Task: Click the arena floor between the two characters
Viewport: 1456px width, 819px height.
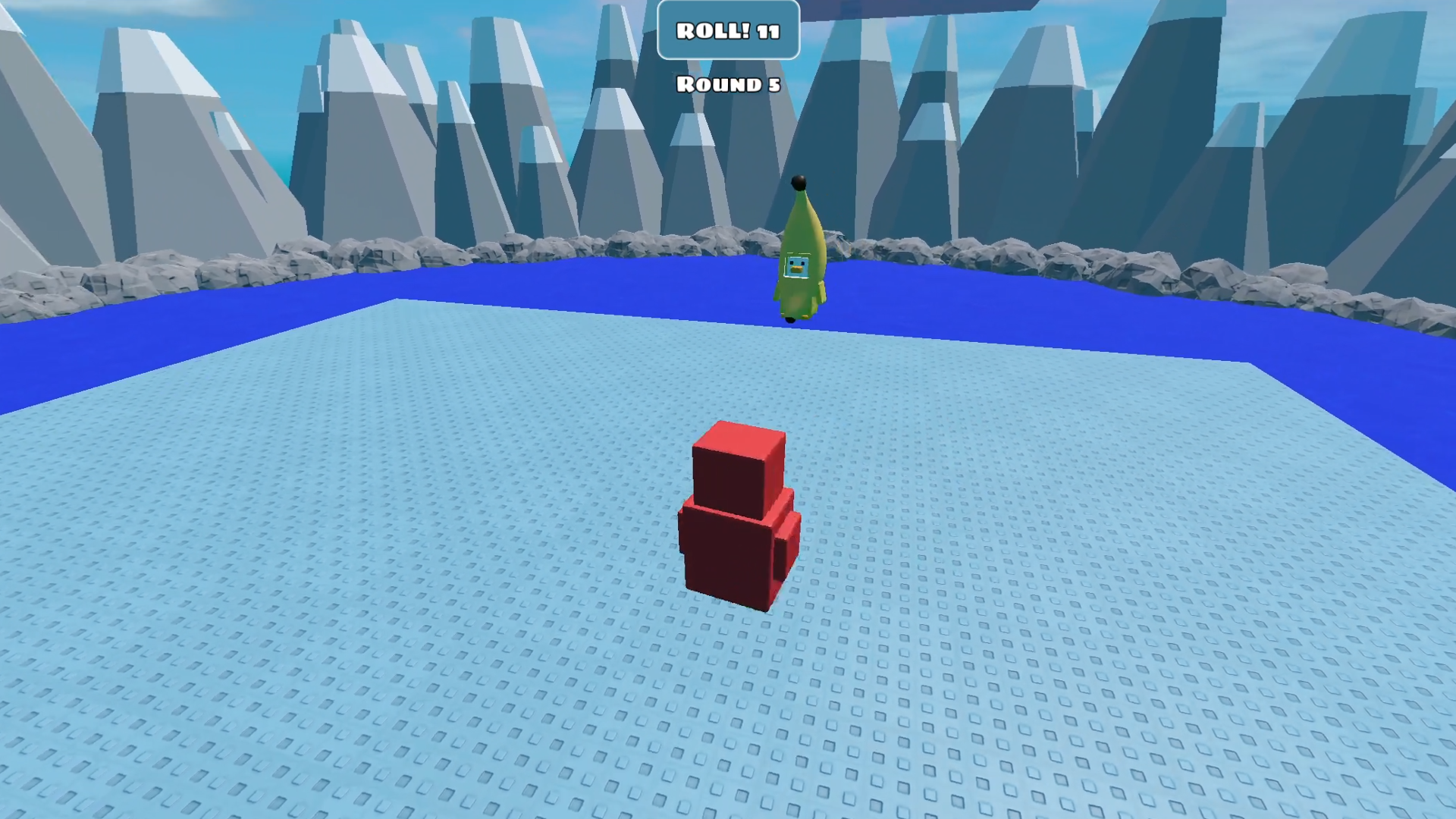Action: 758,379
